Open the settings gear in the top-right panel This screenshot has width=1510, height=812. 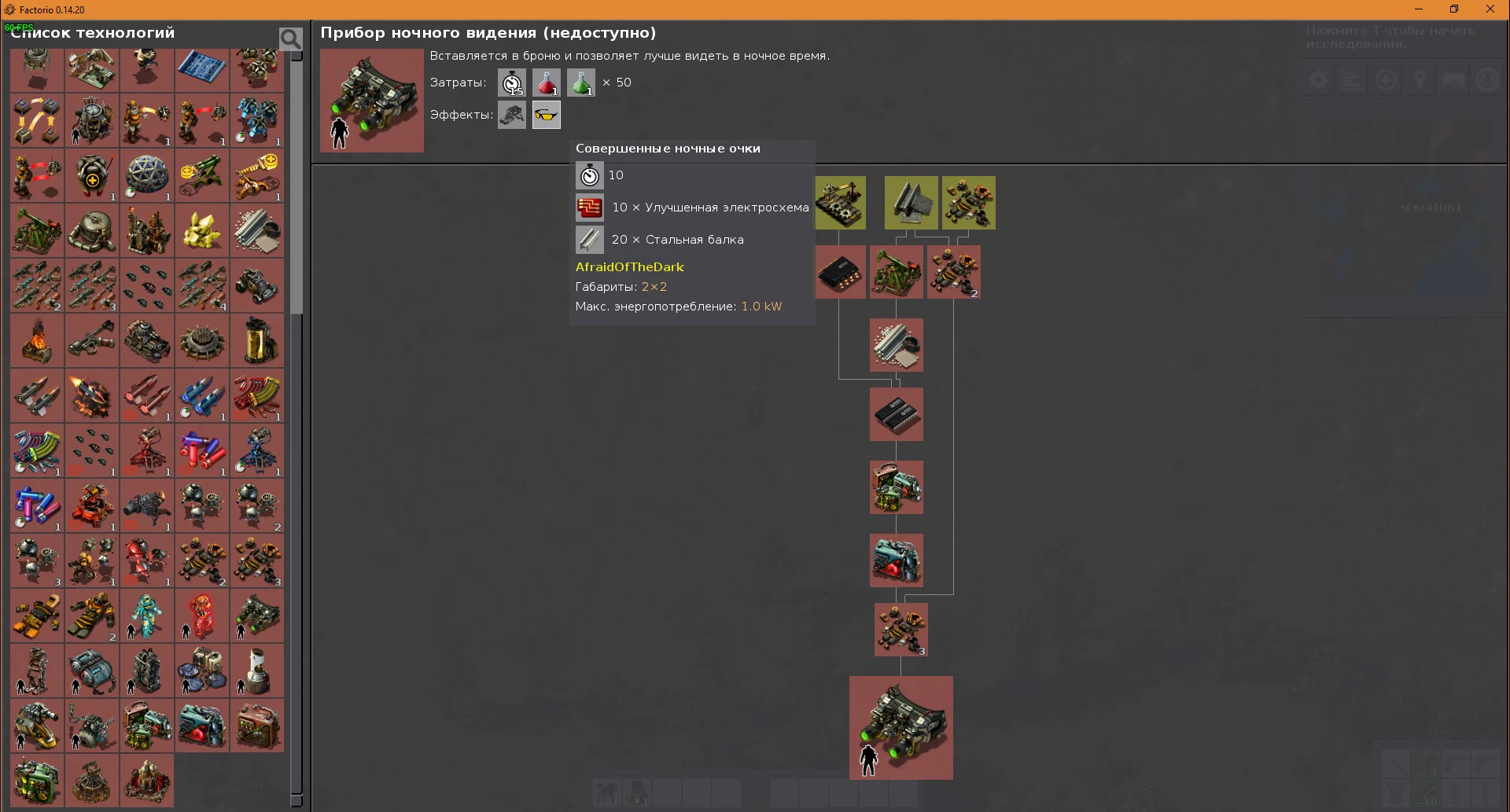point(1318,79)
